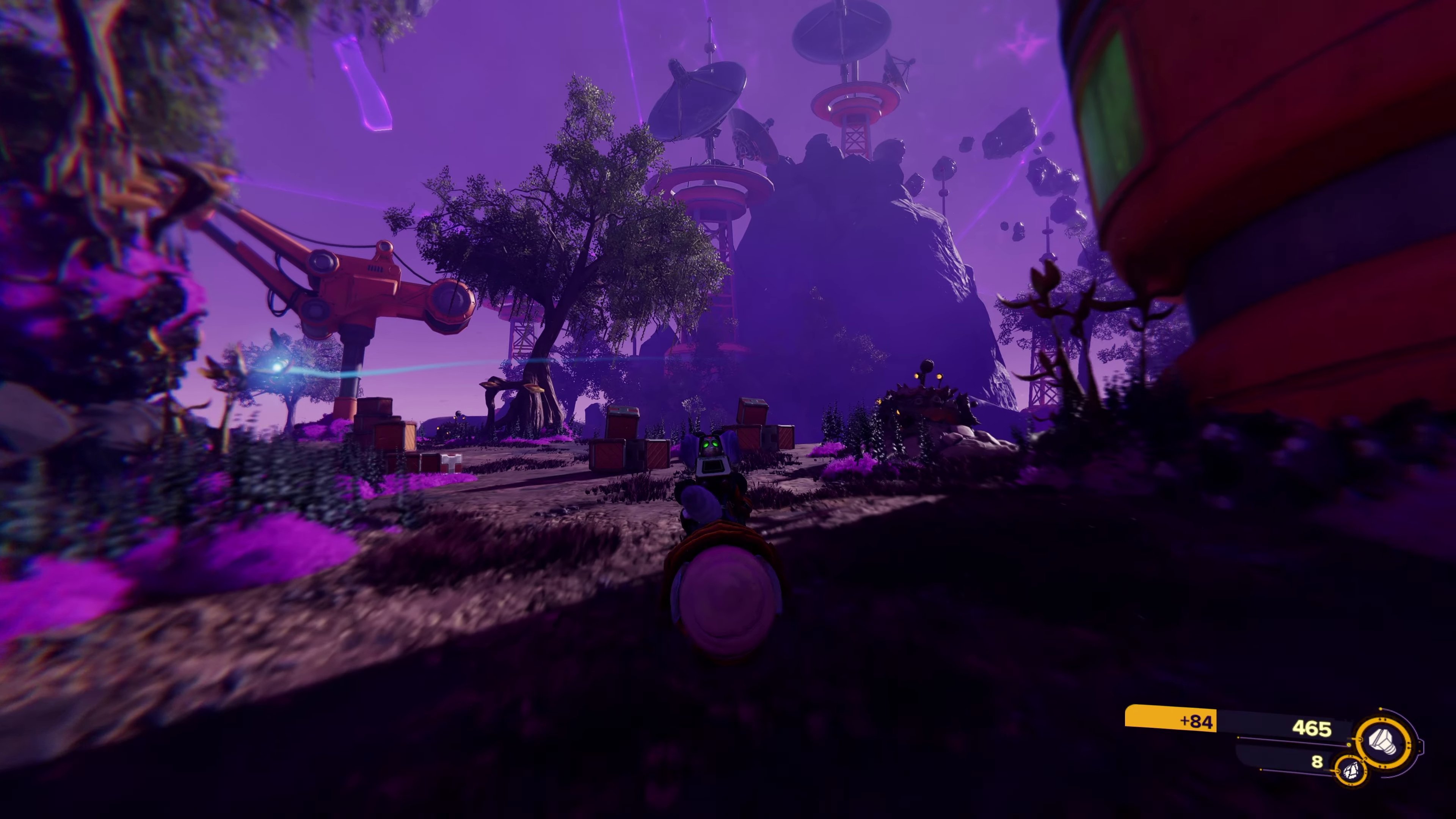The width and height of the screenshot is (1456, 819).
Task: Toggle the connector dot on the raritanium line
Action: (1338, 772)
